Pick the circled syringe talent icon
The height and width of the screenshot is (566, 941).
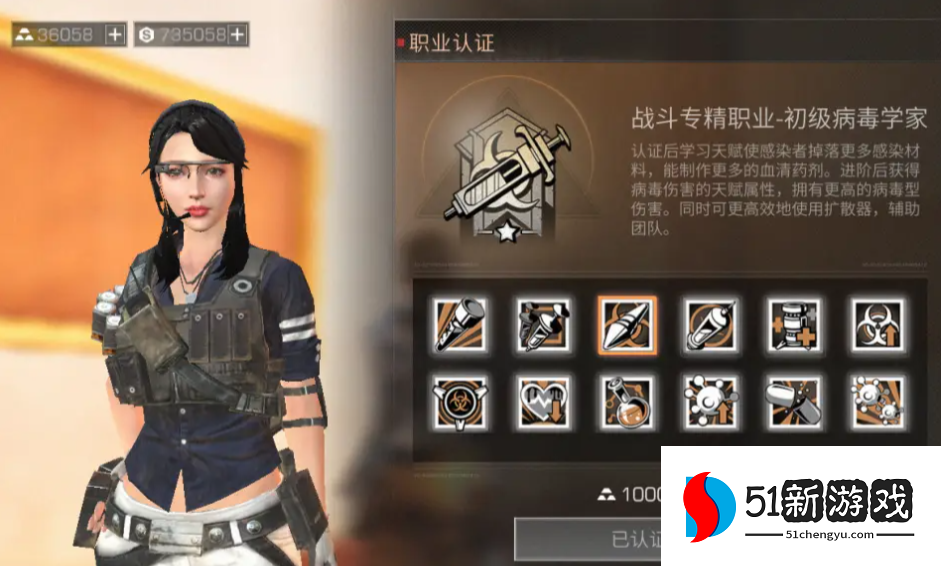click(711, 324)
